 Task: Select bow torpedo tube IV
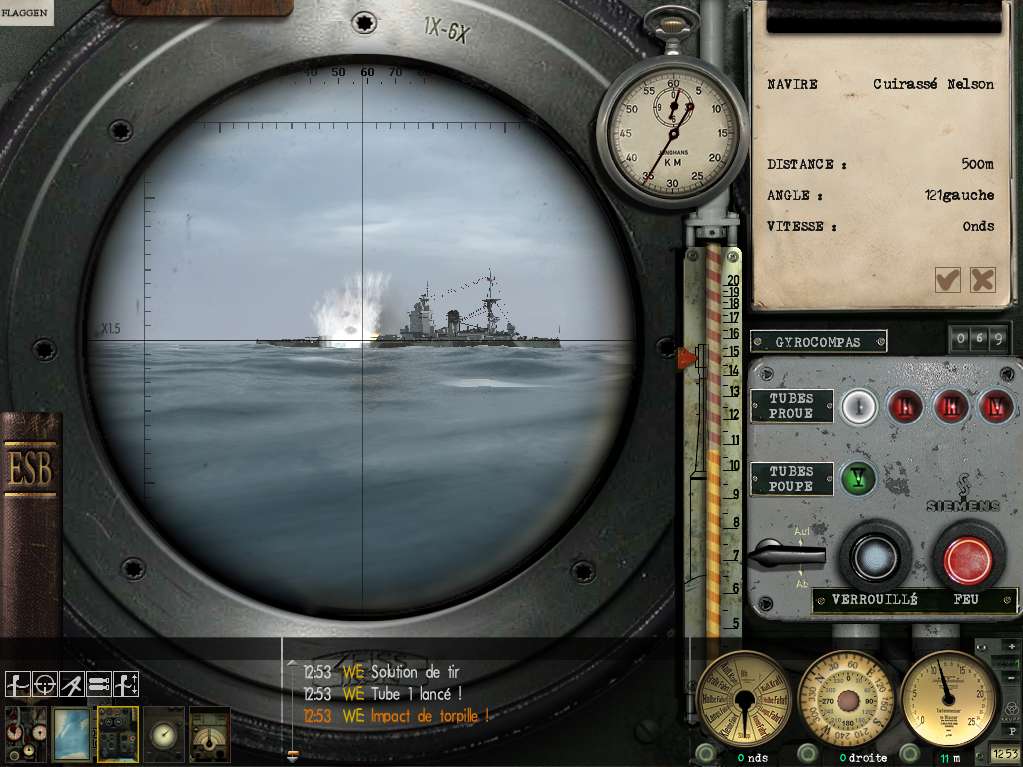tap(996, 406)
